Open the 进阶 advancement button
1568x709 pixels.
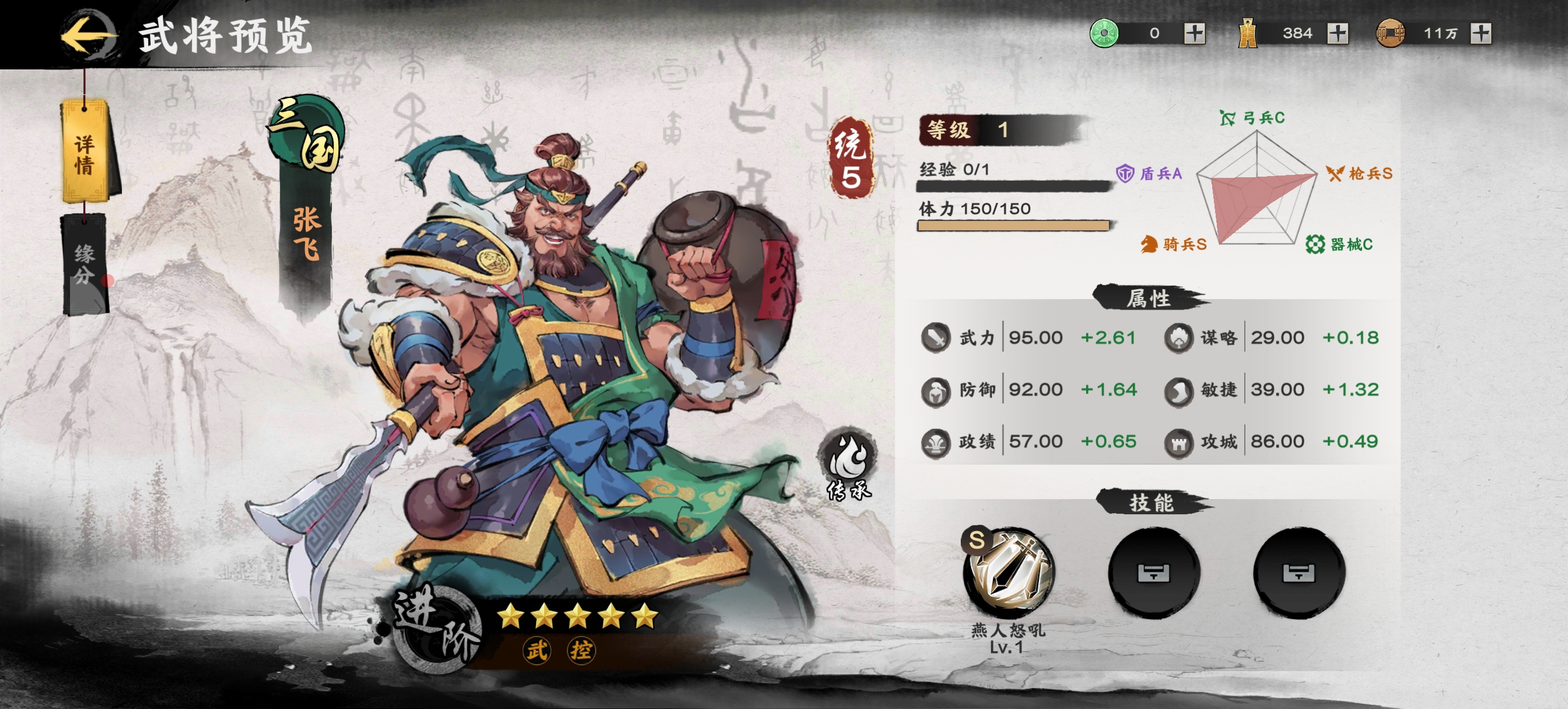(437, 627)
